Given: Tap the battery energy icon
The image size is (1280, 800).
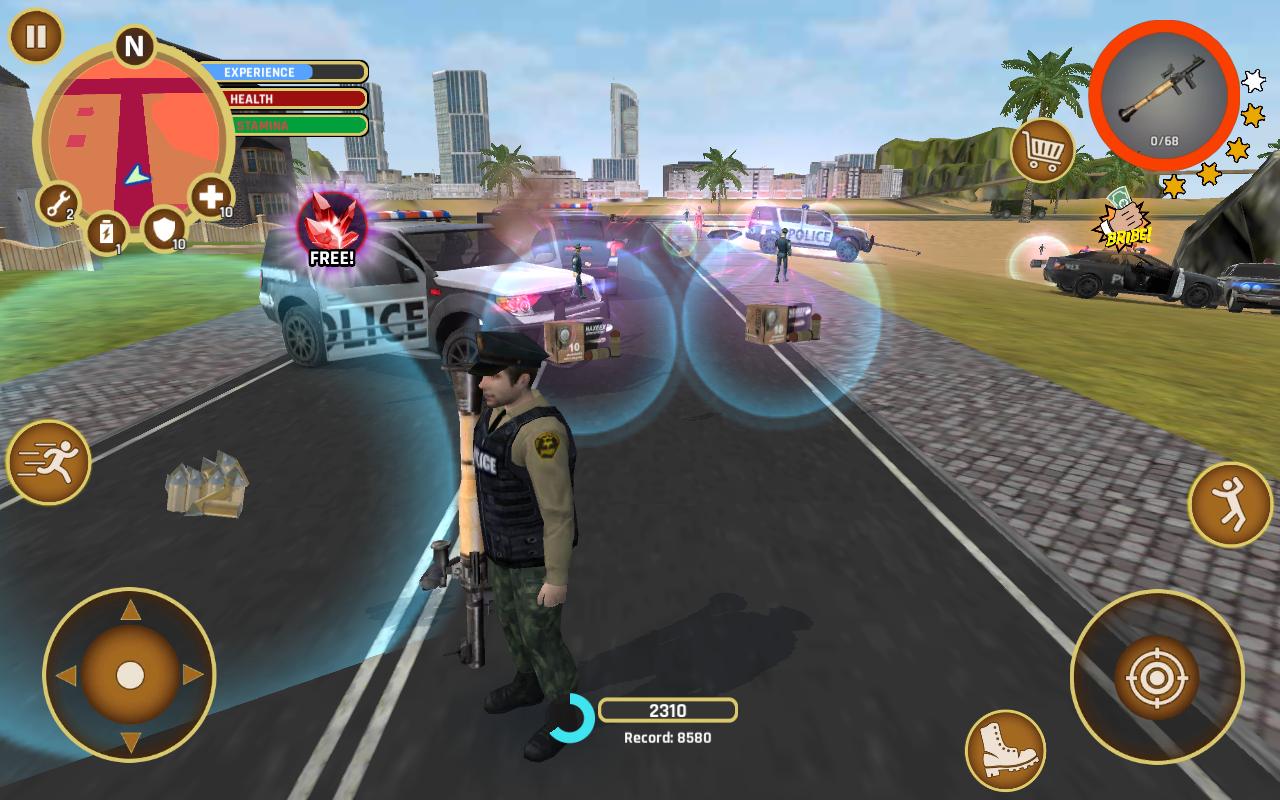Looking at the screenshot, I should click(108, 232).
